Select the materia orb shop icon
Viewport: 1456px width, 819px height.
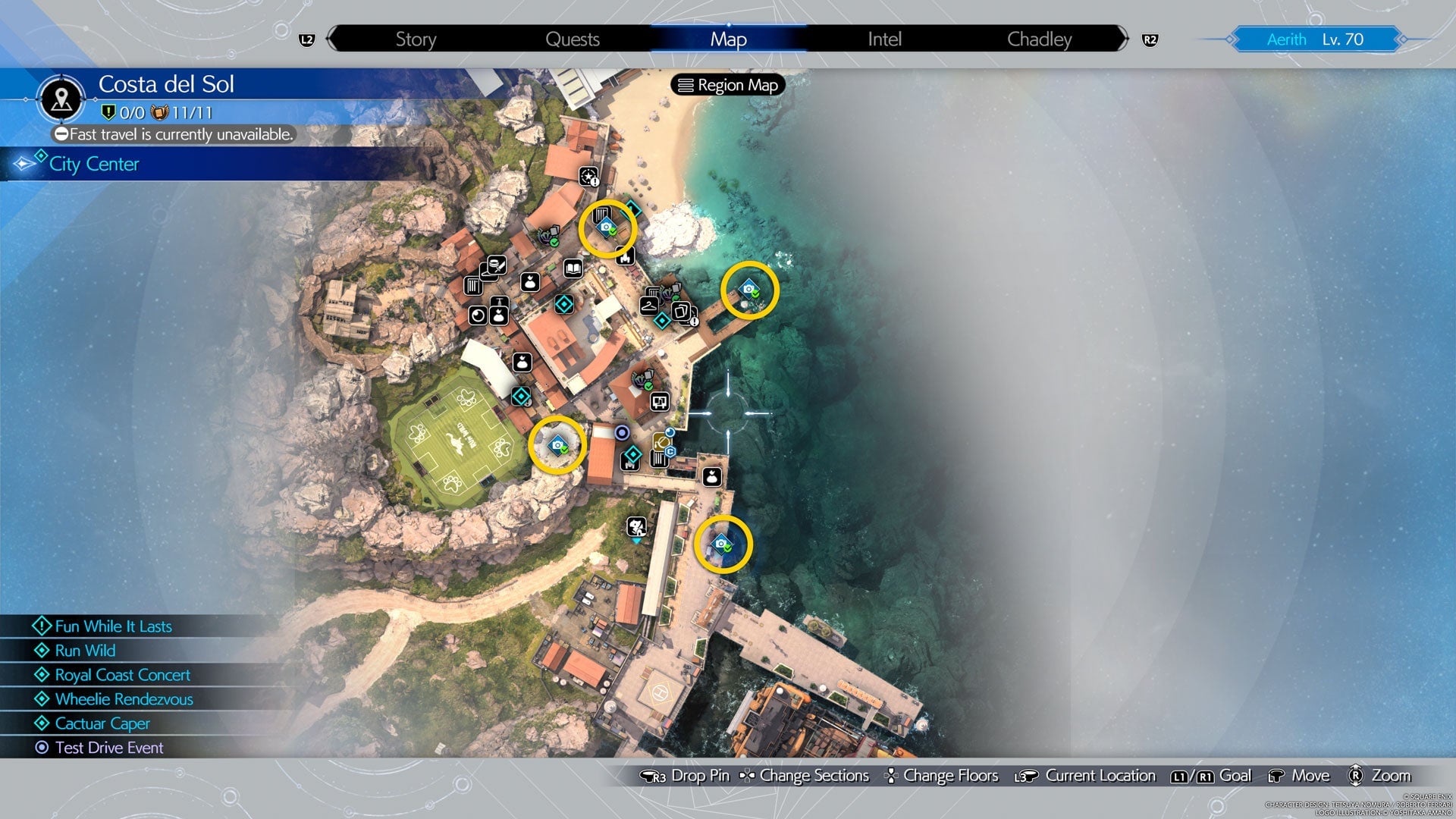point(479,317)
